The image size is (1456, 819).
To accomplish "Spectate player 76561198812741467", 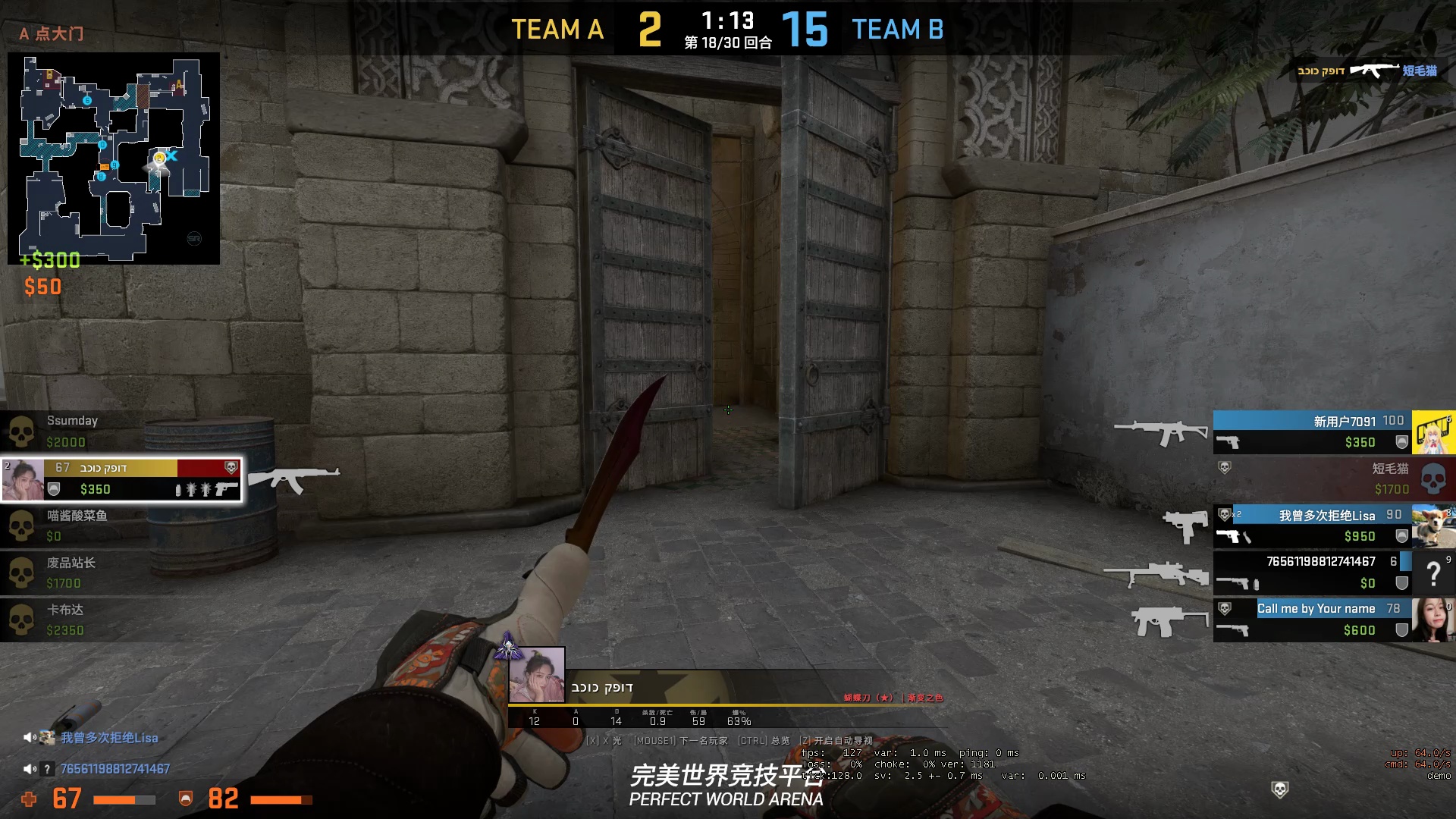I will [1312, 572].
